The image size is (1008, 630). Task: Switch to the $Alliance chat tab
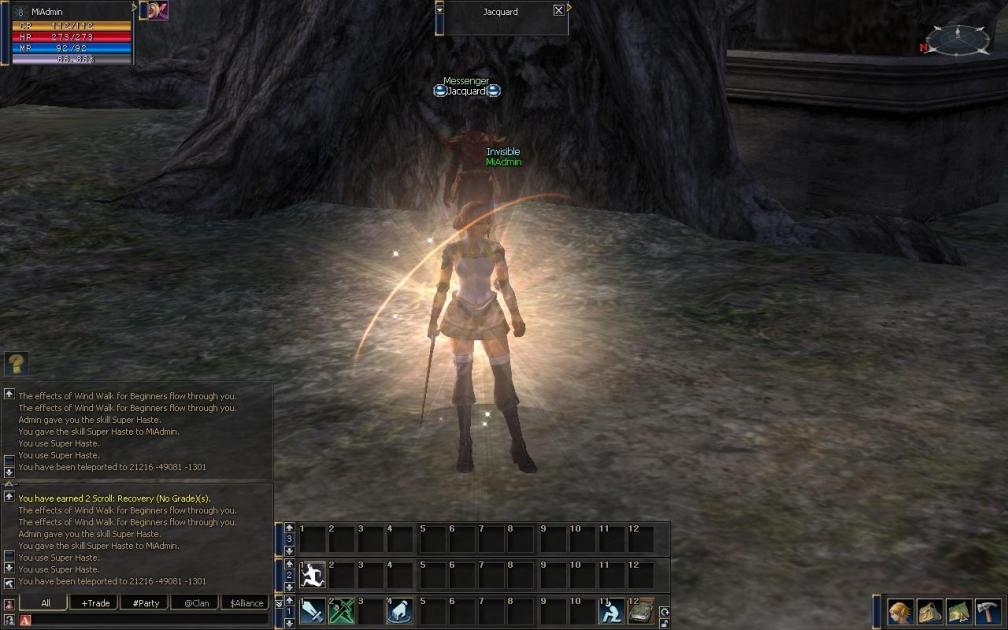pos(246,603)
